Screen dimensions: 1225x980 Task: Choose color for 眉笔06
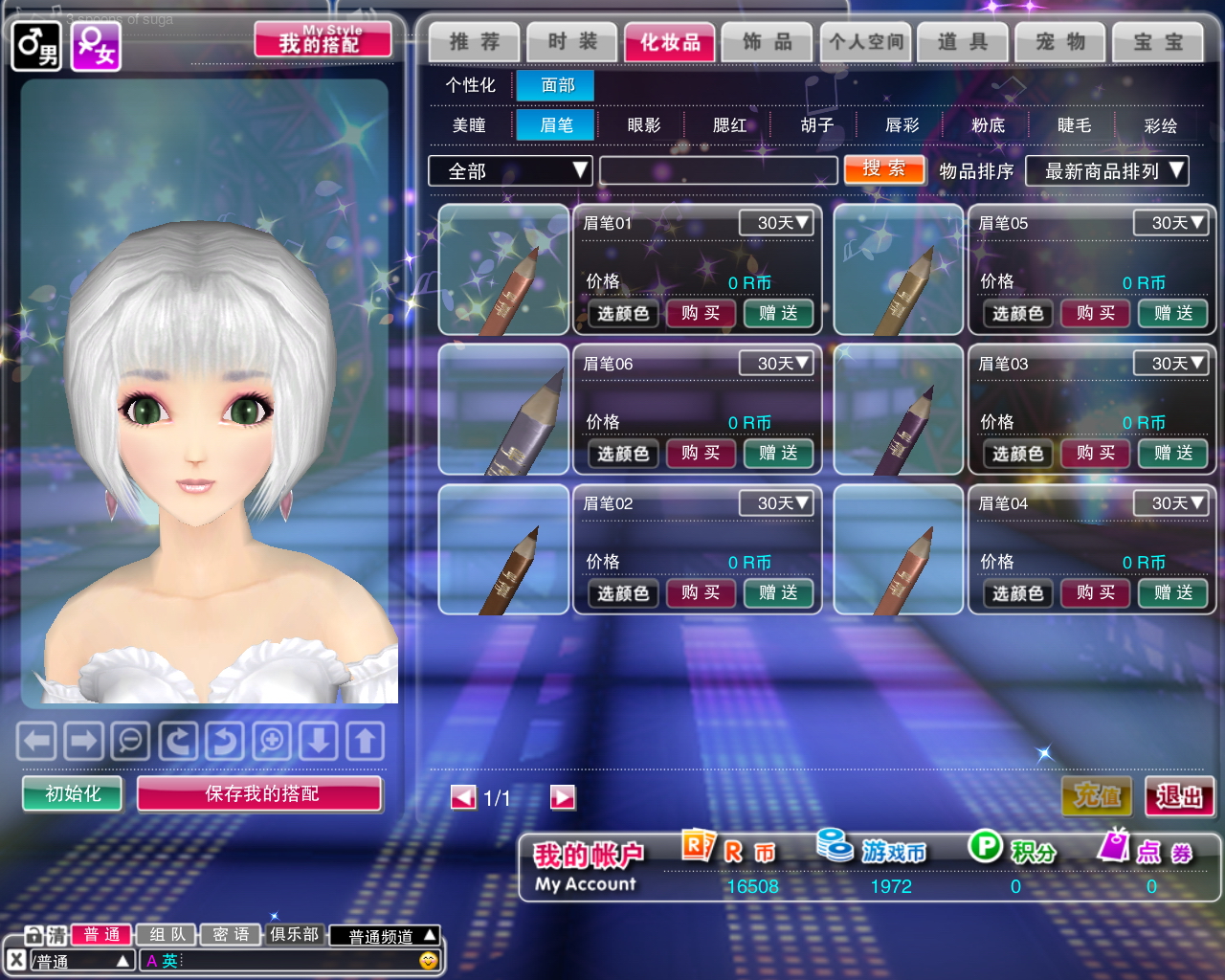(623, 454)
